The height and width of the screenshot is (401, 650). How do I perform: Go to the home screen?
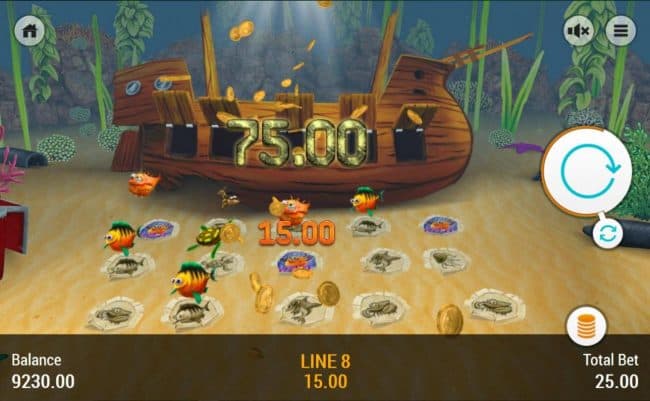[30, 31]
